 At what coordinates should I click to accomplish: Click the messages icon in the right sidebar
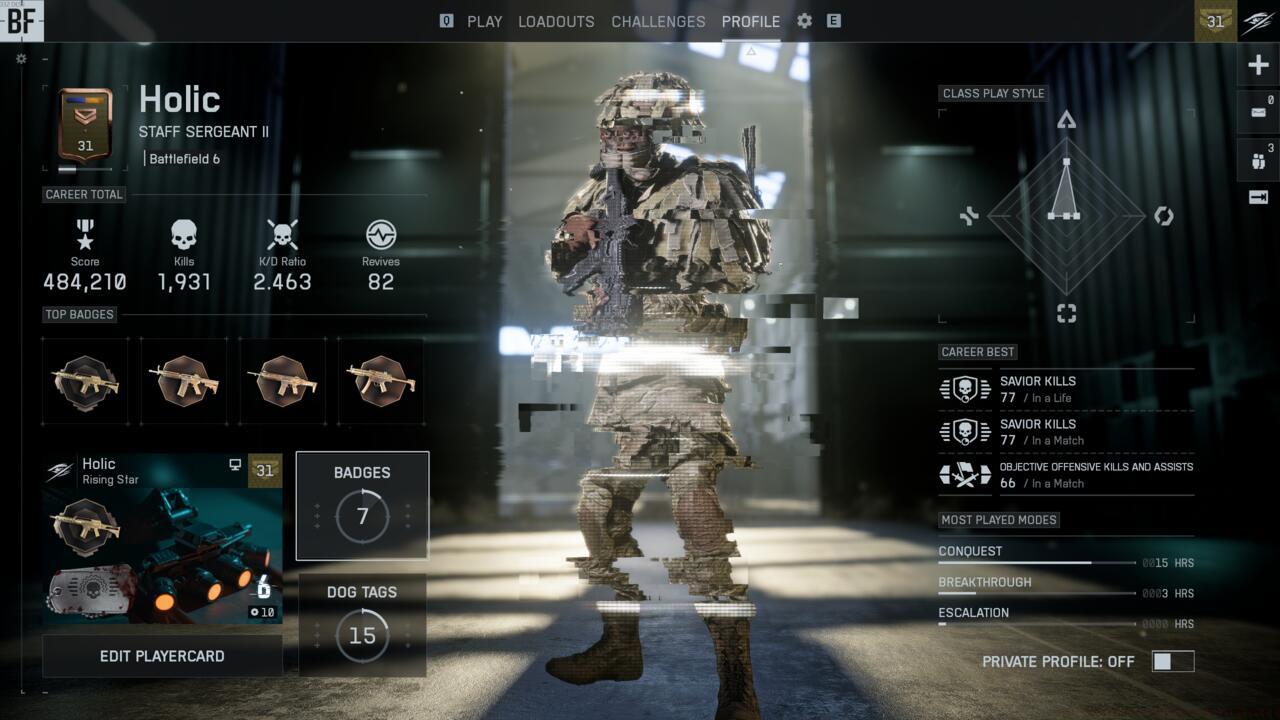1257,111
